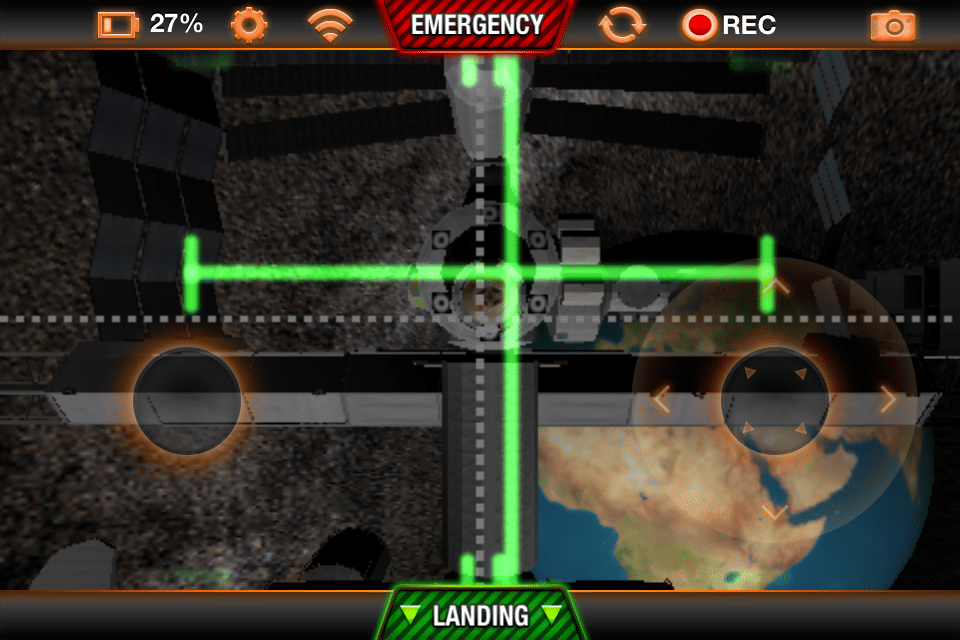Click the right joystick's down arrow
The width and height of the screenshot is (960, 640).
click(775, 513)
